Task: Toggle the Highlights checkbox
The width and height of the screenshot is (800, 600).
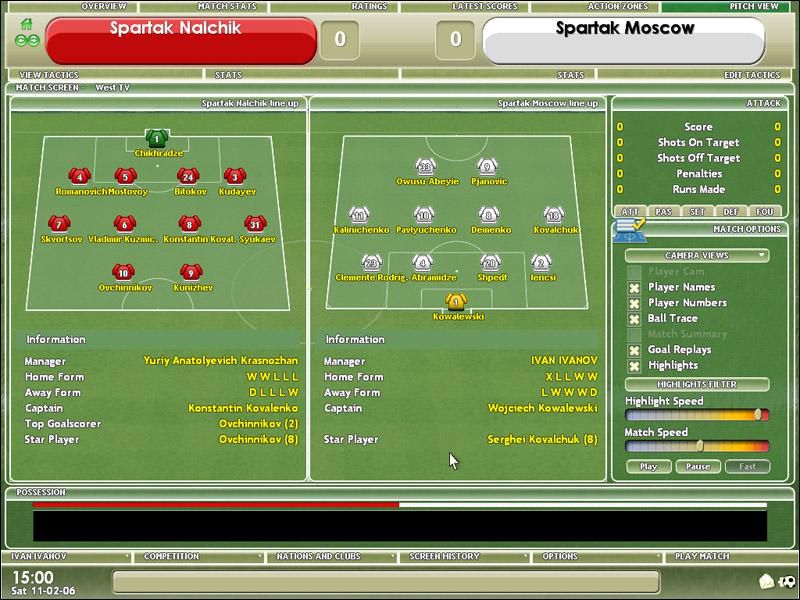Action: (634, 366)
